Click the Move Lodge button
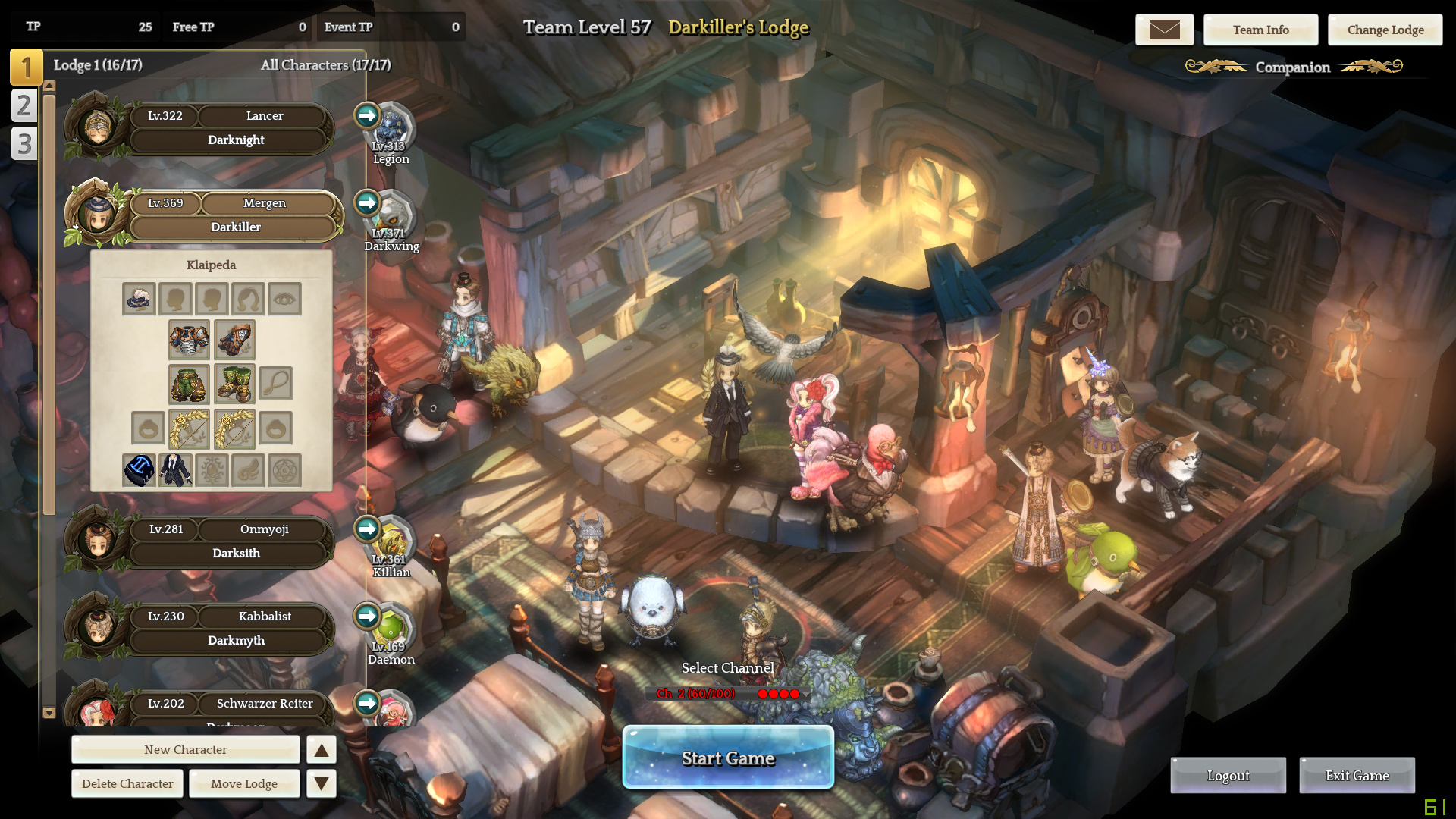Image resolution: width=1456 pixels, height=819 pixels. coord(244,783)
